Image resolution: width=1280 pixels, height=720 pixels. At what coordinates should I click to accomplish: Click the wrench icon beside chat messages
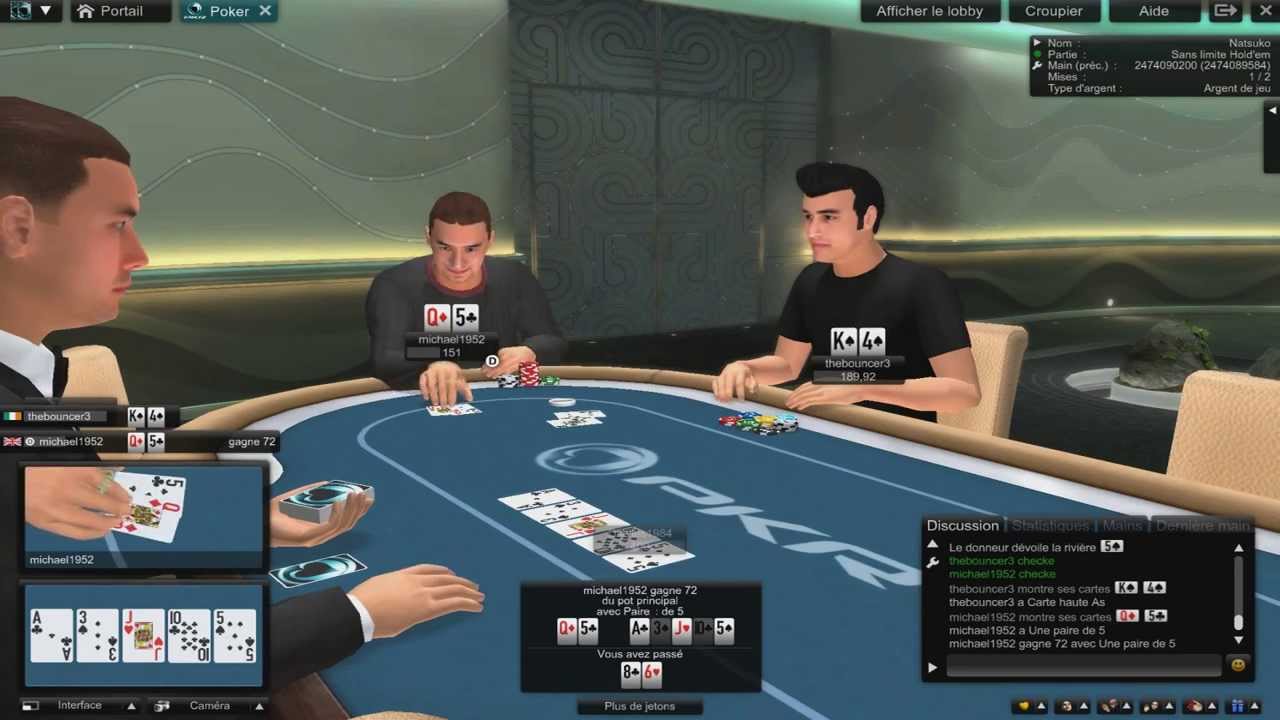(932, 562)
